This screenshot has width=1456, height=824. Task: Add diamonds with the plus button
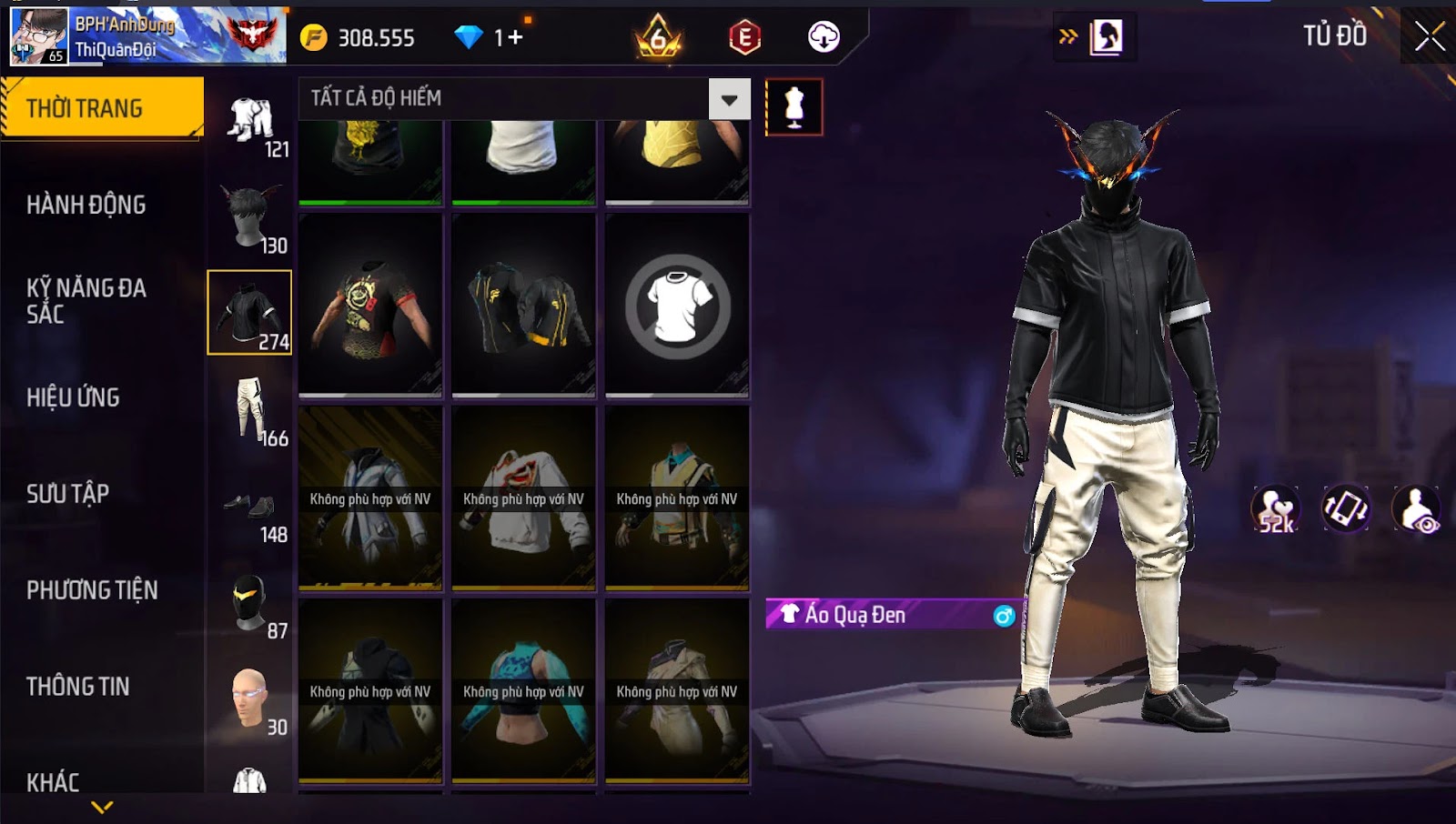[x=516, y=37]
